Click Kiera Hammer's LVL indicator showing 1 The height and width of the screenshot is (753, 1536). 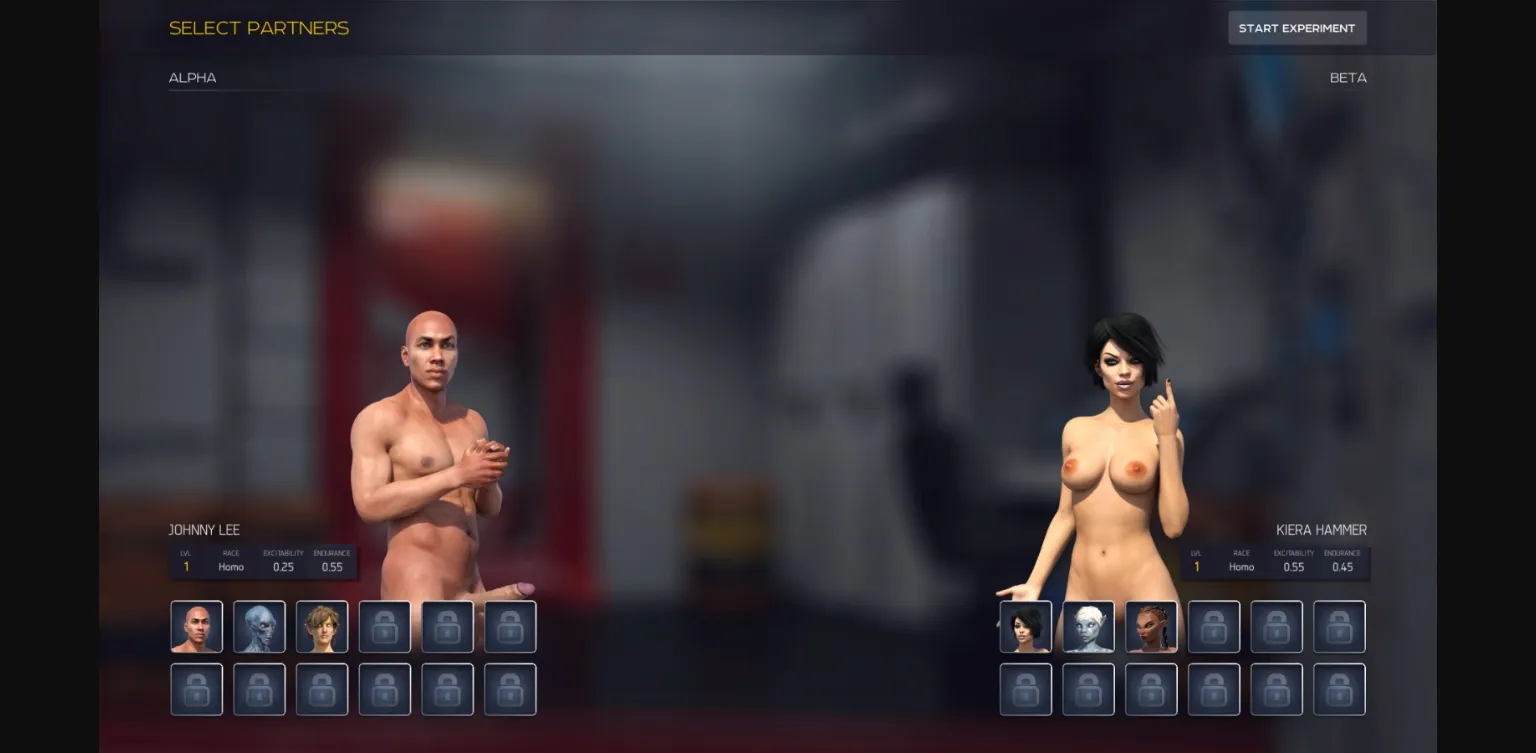[x=1195, y=566]
